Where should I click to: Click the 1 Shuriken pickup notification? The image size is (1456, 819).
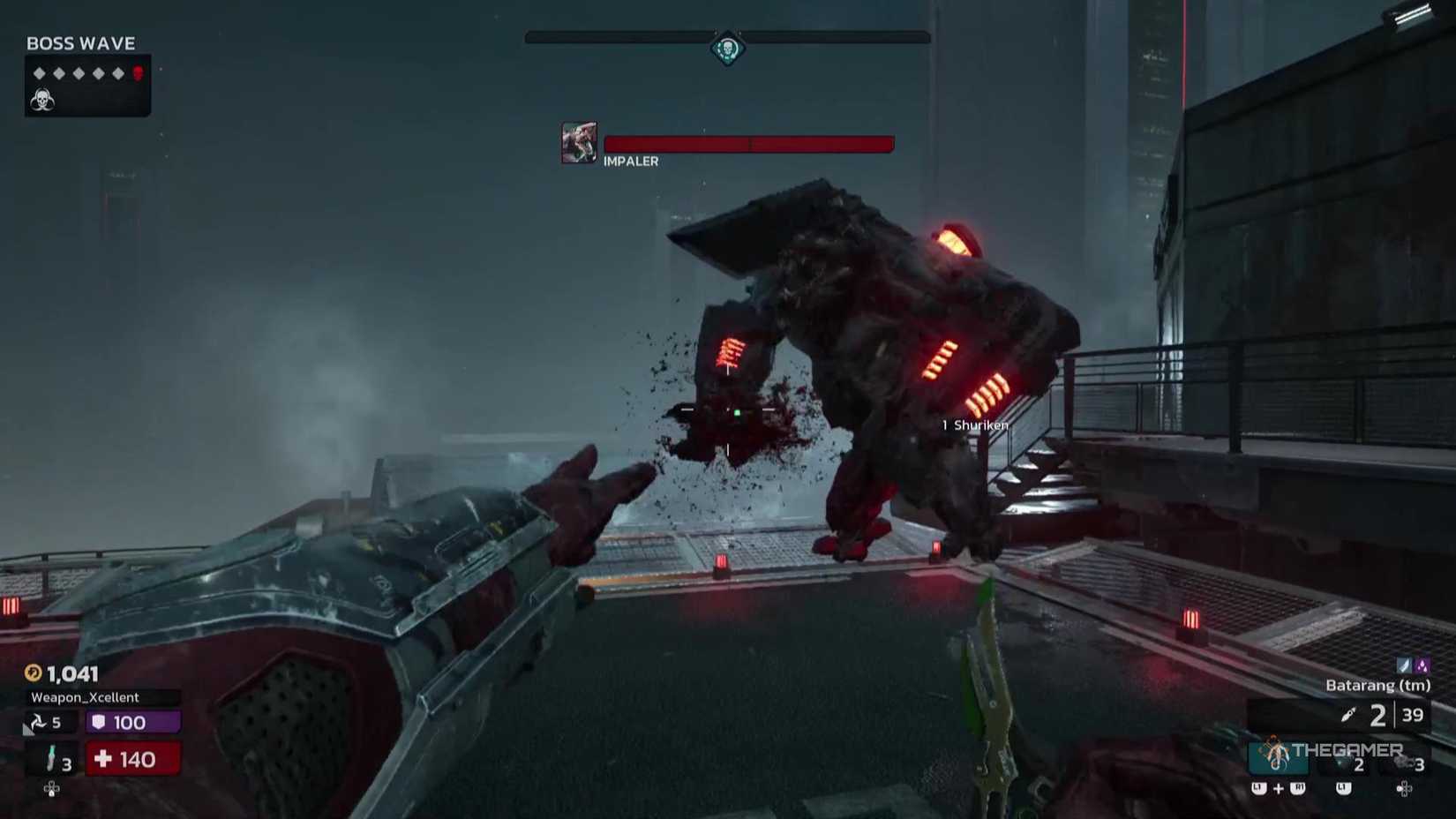pyautogui.click(x=974, y=425)
